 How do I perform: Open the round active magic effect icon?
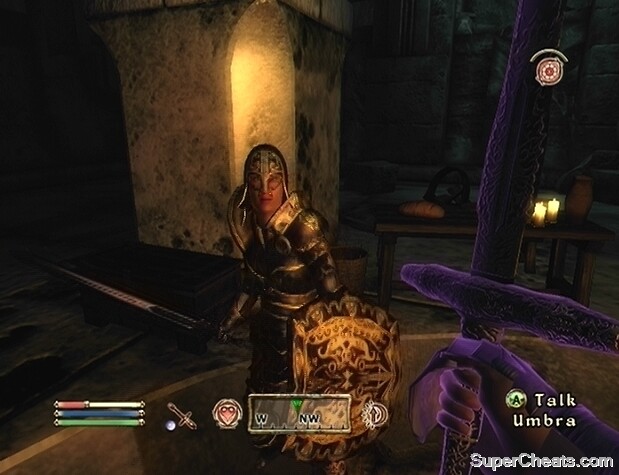[546, 70]
